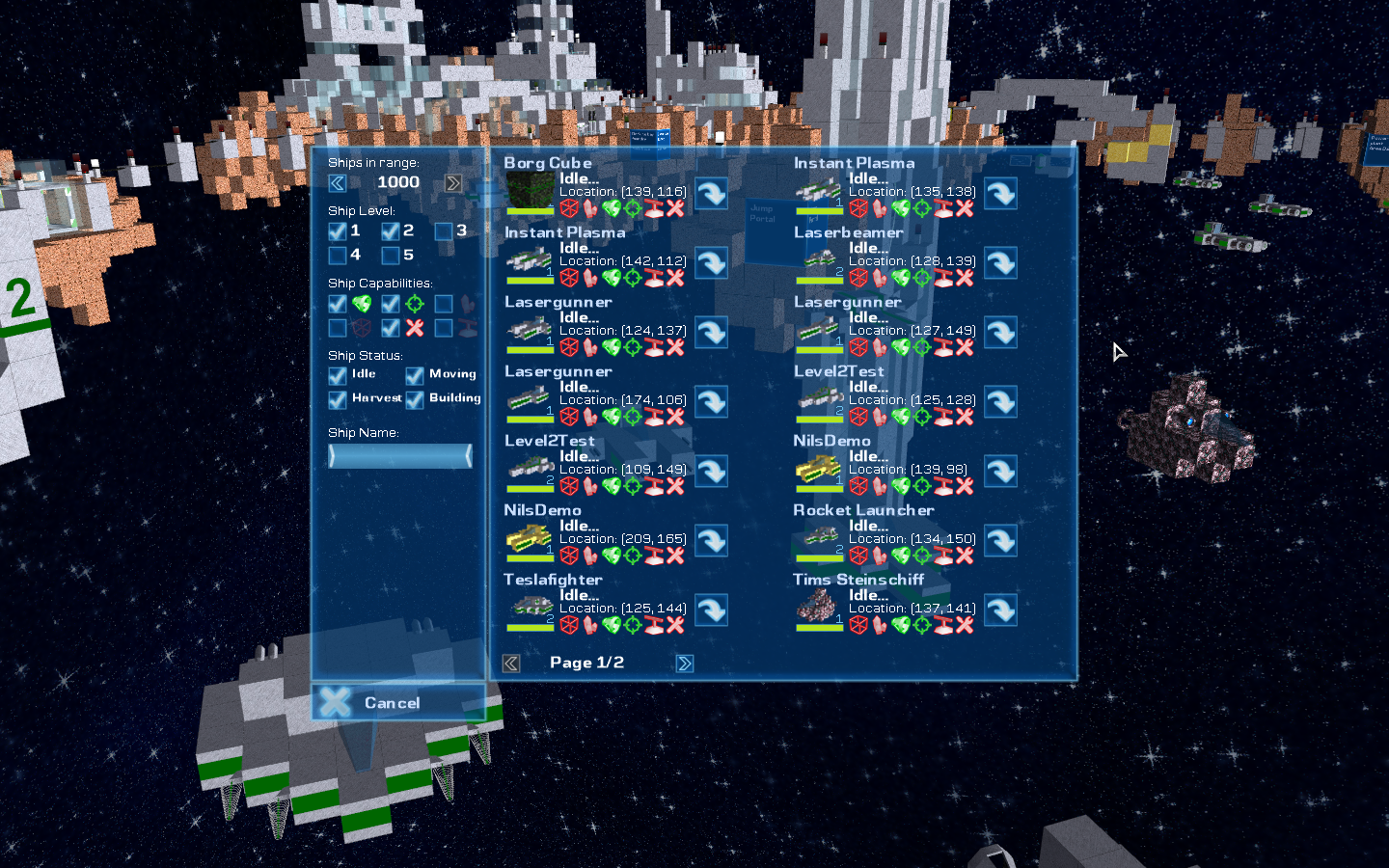Click the Ship Name text field
1389x868 pixels.
[400, 456]
